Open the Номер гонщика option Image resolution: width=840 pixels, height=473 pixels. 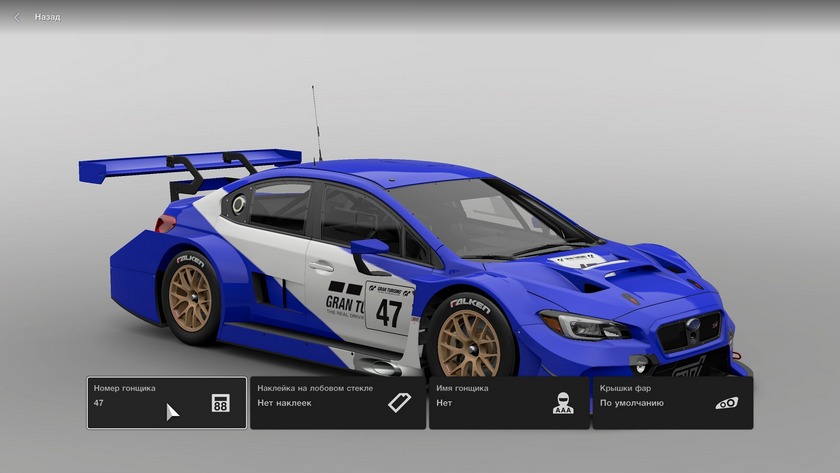[166, 402]
